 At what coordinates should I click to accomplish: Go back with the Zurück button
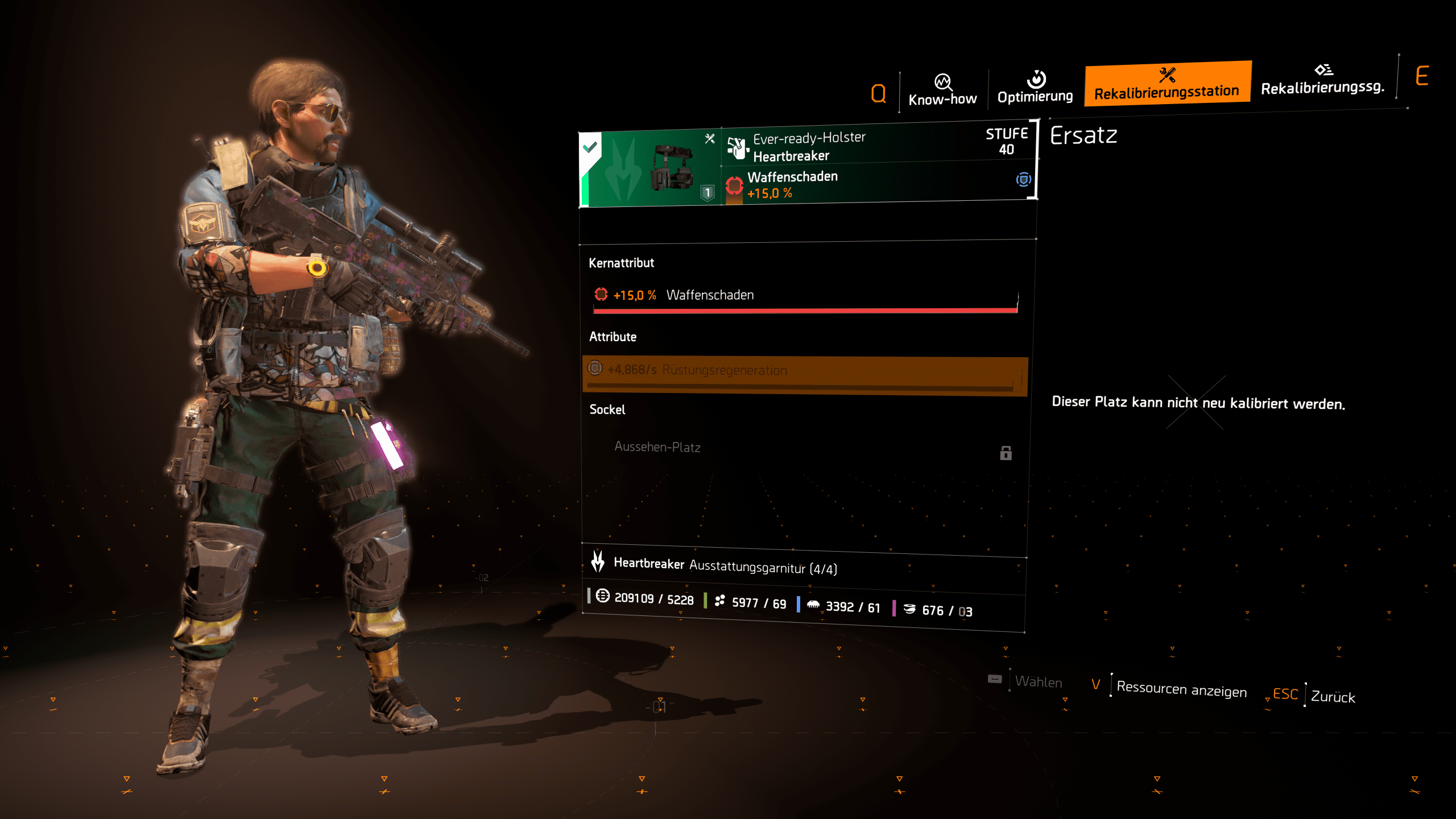(1332, 697)
